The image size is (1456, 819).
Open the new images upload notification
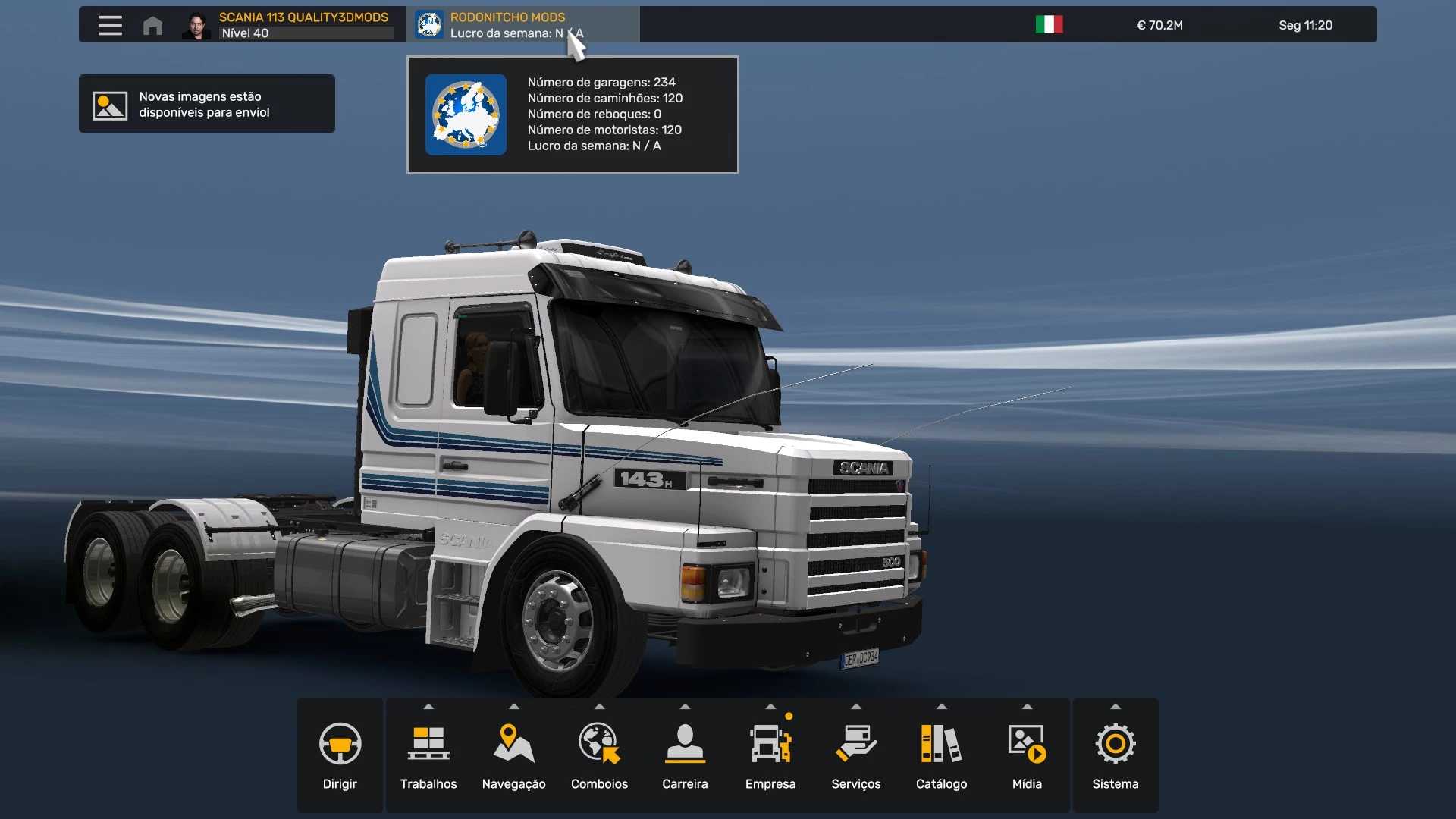coord(206,104)
